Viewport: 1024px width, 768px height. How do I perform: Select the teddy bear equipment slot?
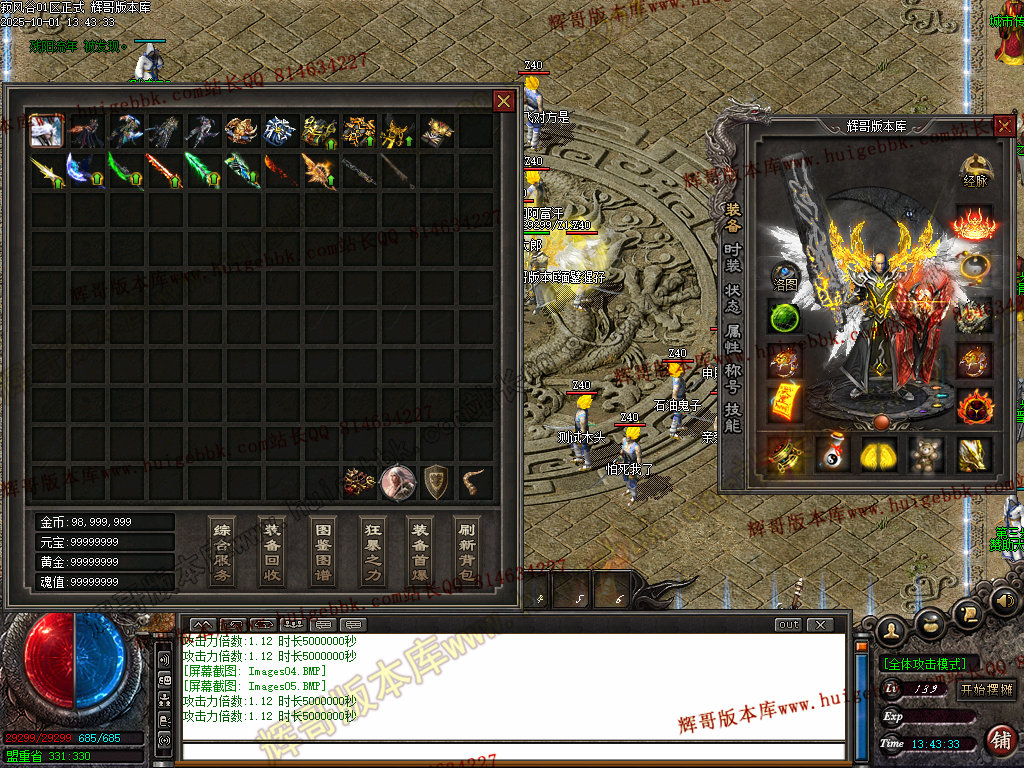[x=927, y=454]
